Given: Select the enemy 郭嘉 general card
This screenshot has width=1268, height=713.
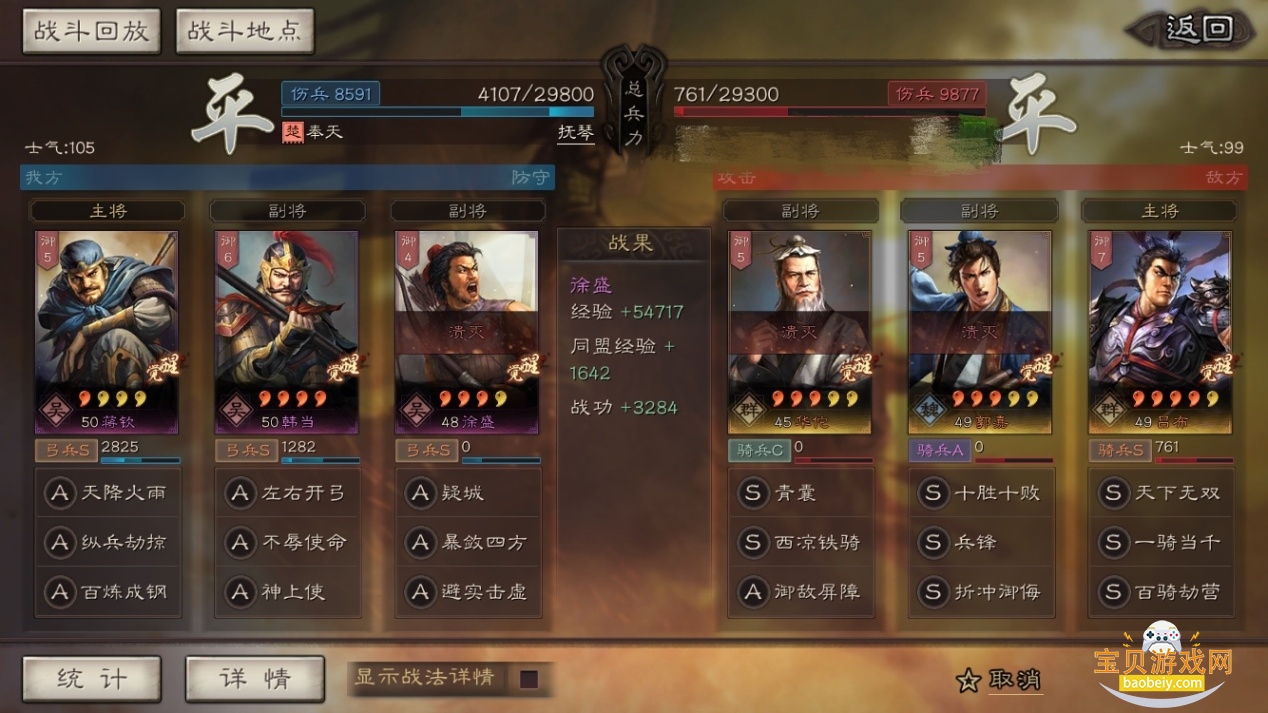Looking at the screenshot, I should tap(979, 332).
